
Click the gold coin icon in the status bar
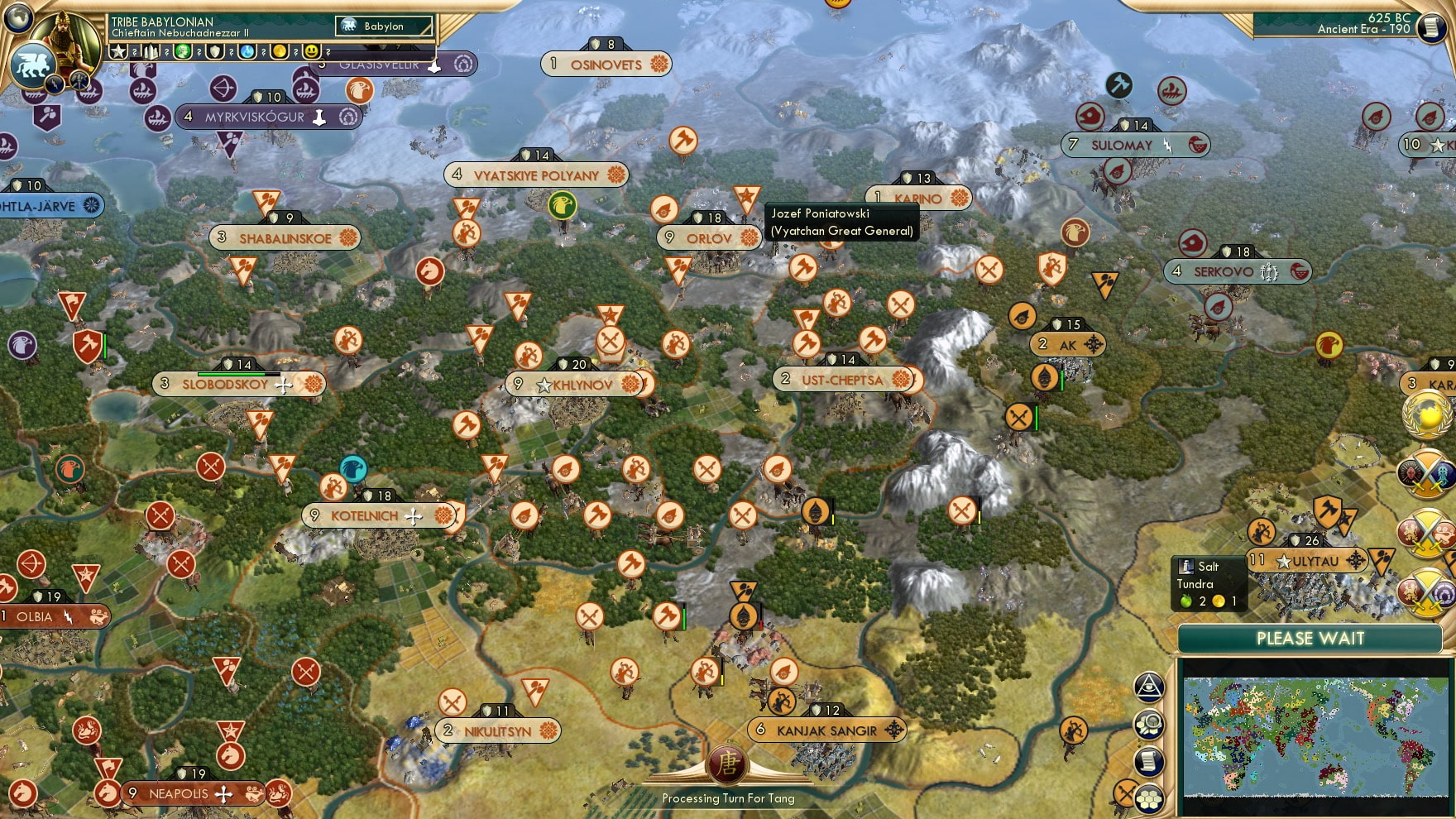[x=279, y=51]
